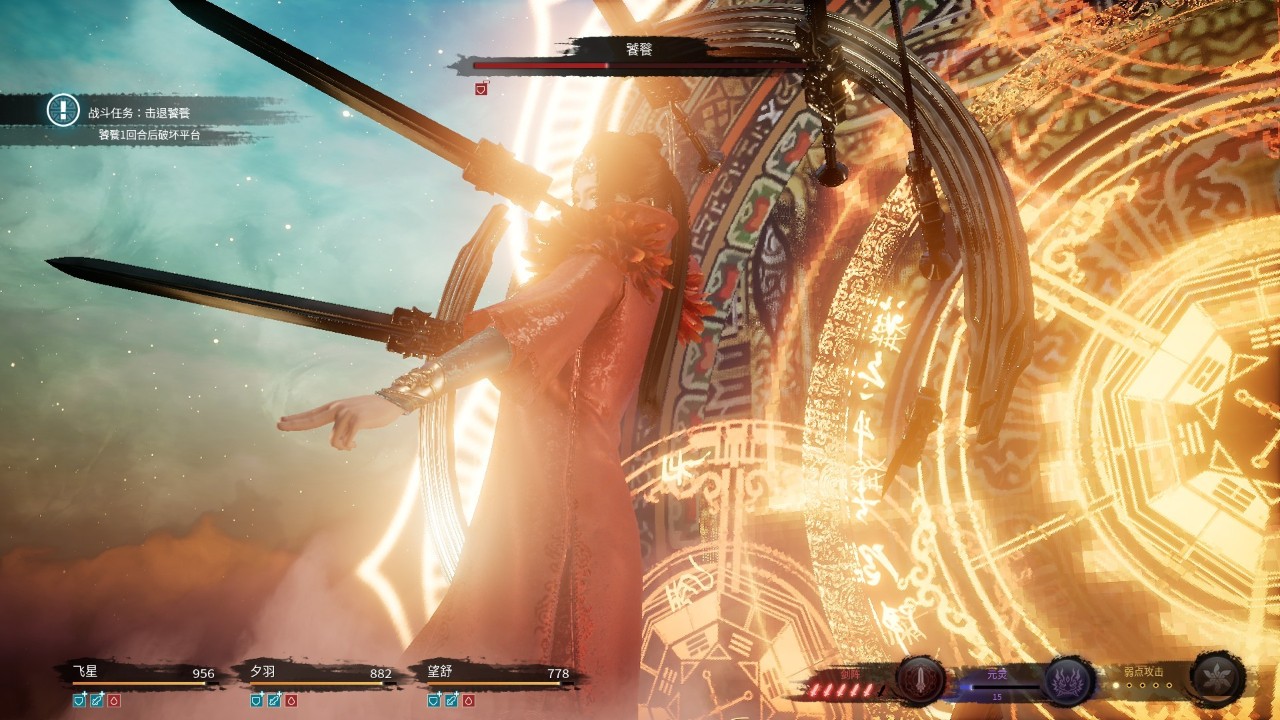Inspect 夕羽's shield buff icon

tap(257, 700)
